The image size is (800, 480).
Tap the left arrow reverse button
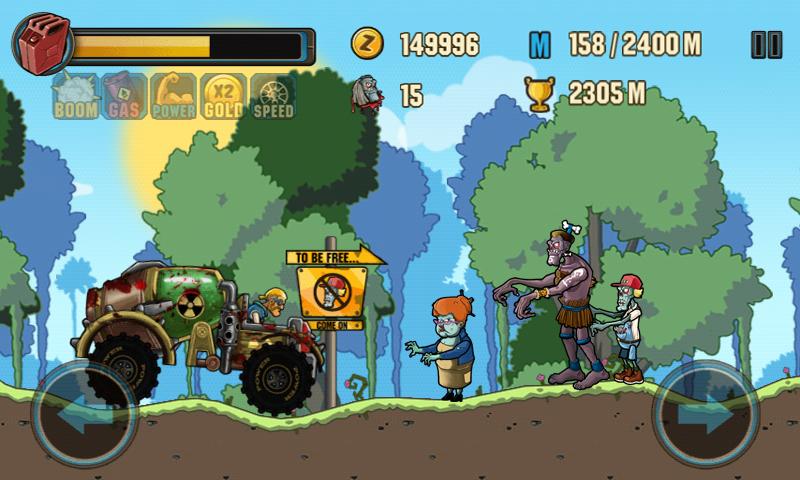tap(83, 413)
